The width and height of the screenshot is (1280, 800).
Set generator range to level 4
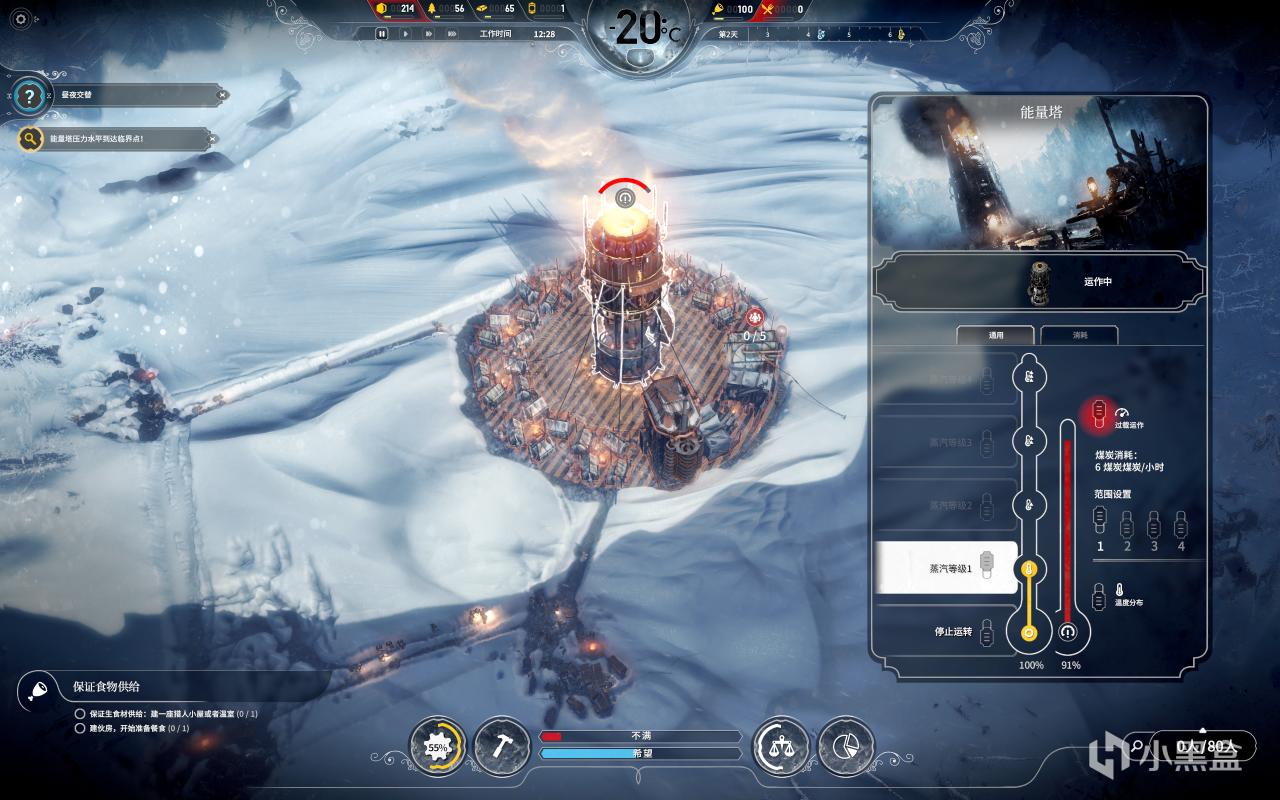pyautogui.click(x=1181, y=523)
